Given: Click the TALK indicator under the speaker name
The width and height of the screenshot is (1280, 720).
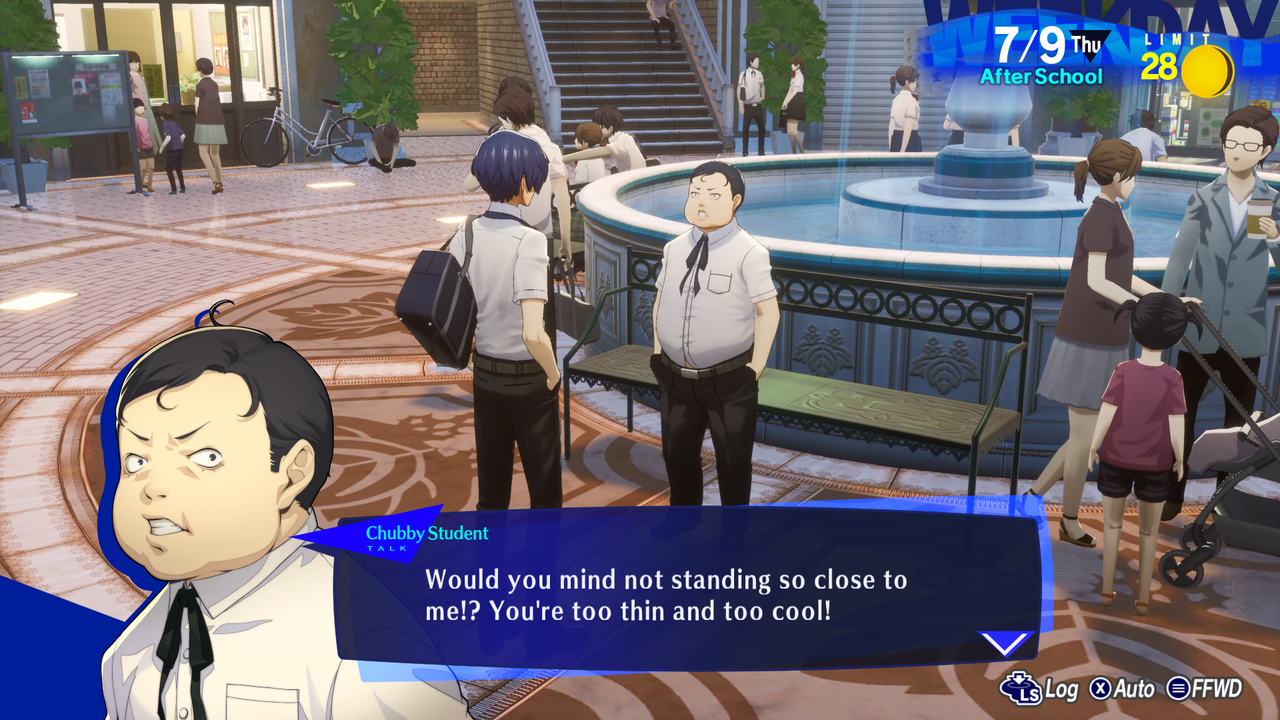Looking at the screenshot, I should (x=386, y=549).
